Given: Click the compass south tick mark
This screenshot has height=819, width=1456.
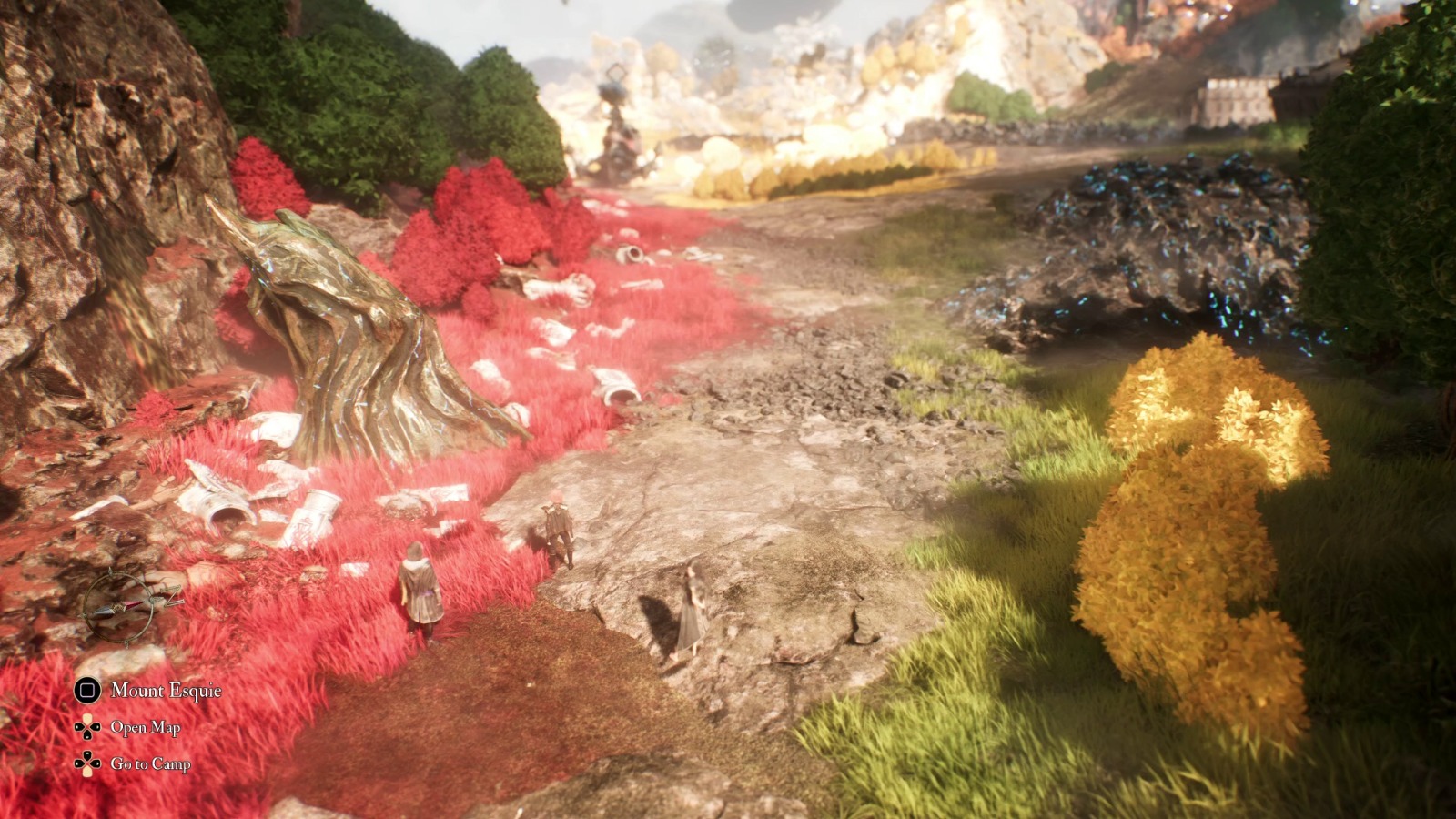Looking at the screenshot, I should pyautogui.click(x=127, y=646).
